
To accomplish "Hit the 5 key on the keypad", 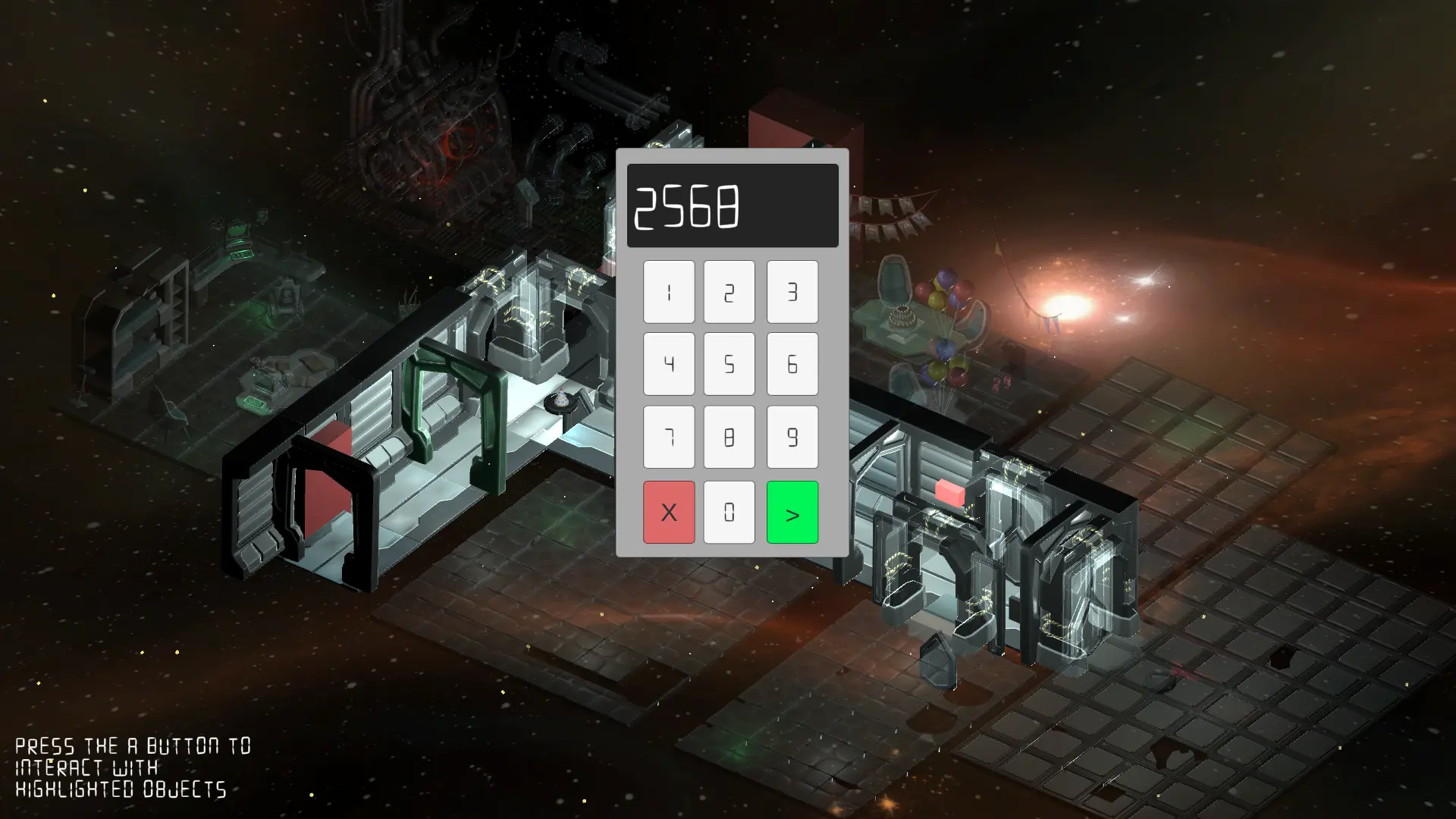I will pos(729,364).
